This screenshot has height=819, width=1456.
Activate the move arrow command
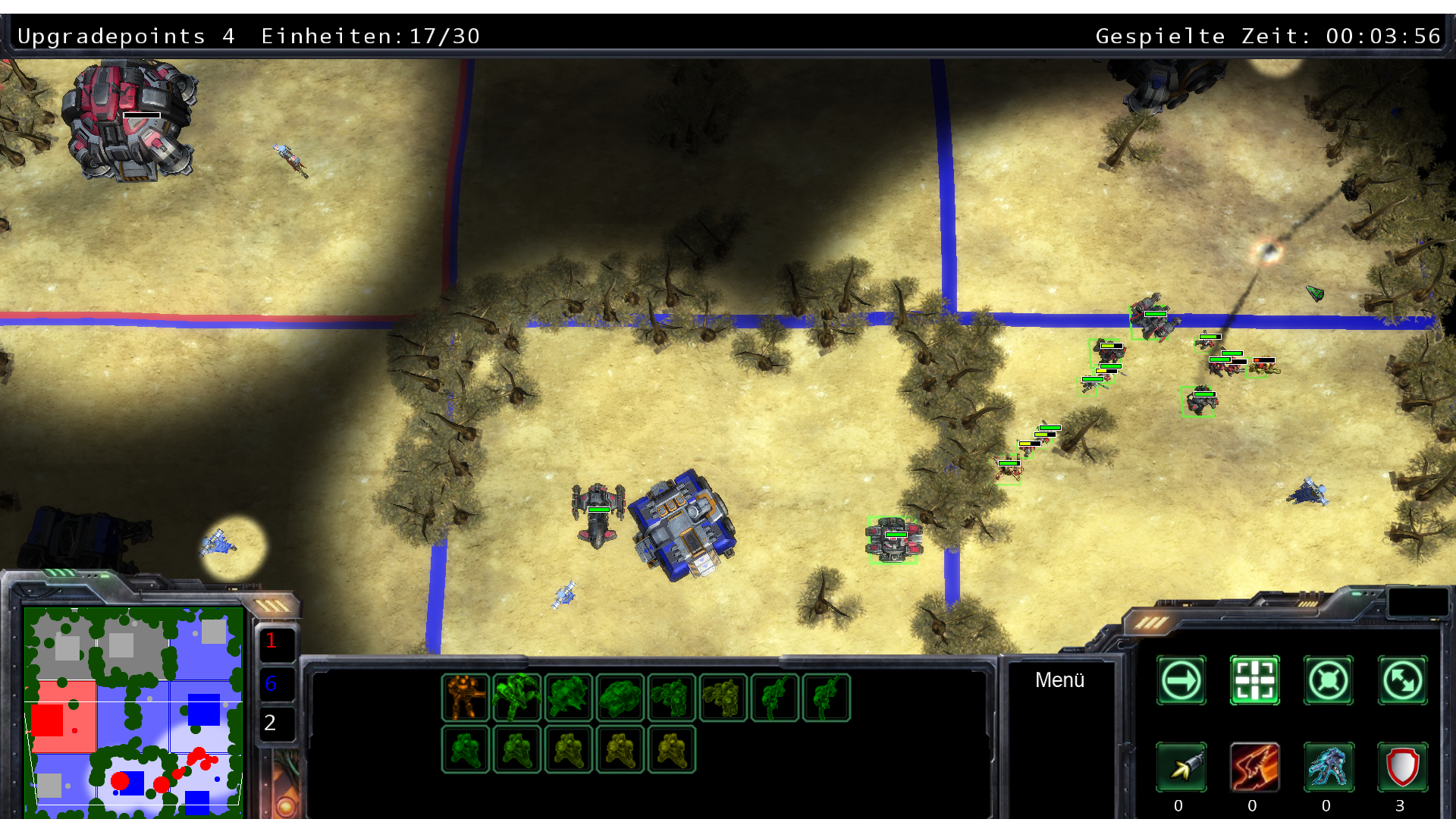(x=1181, y=681)
